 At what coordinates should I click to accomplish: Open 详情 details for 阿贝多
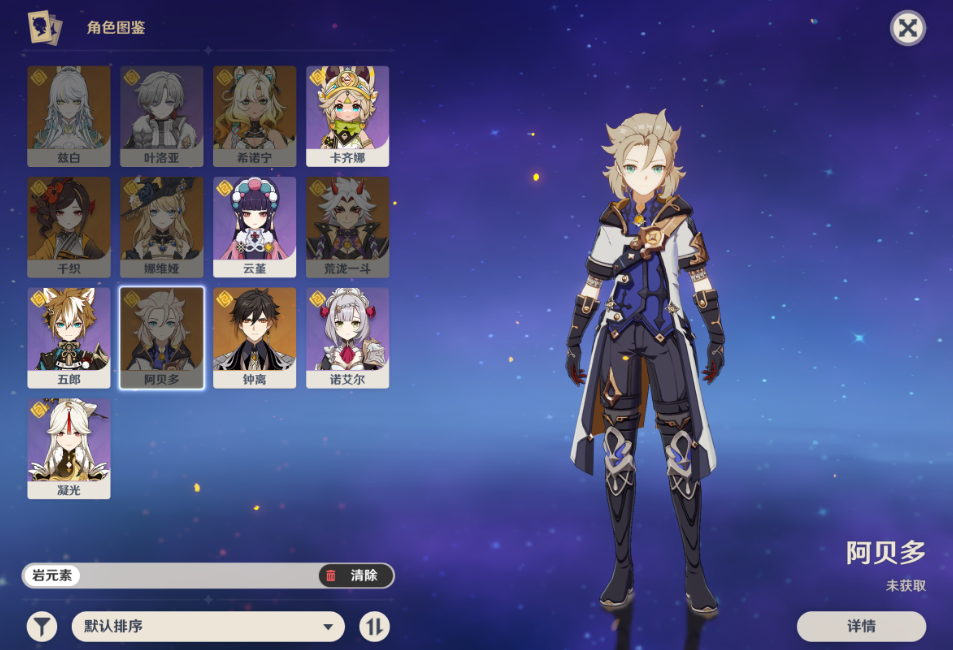[x=861, y=626]
